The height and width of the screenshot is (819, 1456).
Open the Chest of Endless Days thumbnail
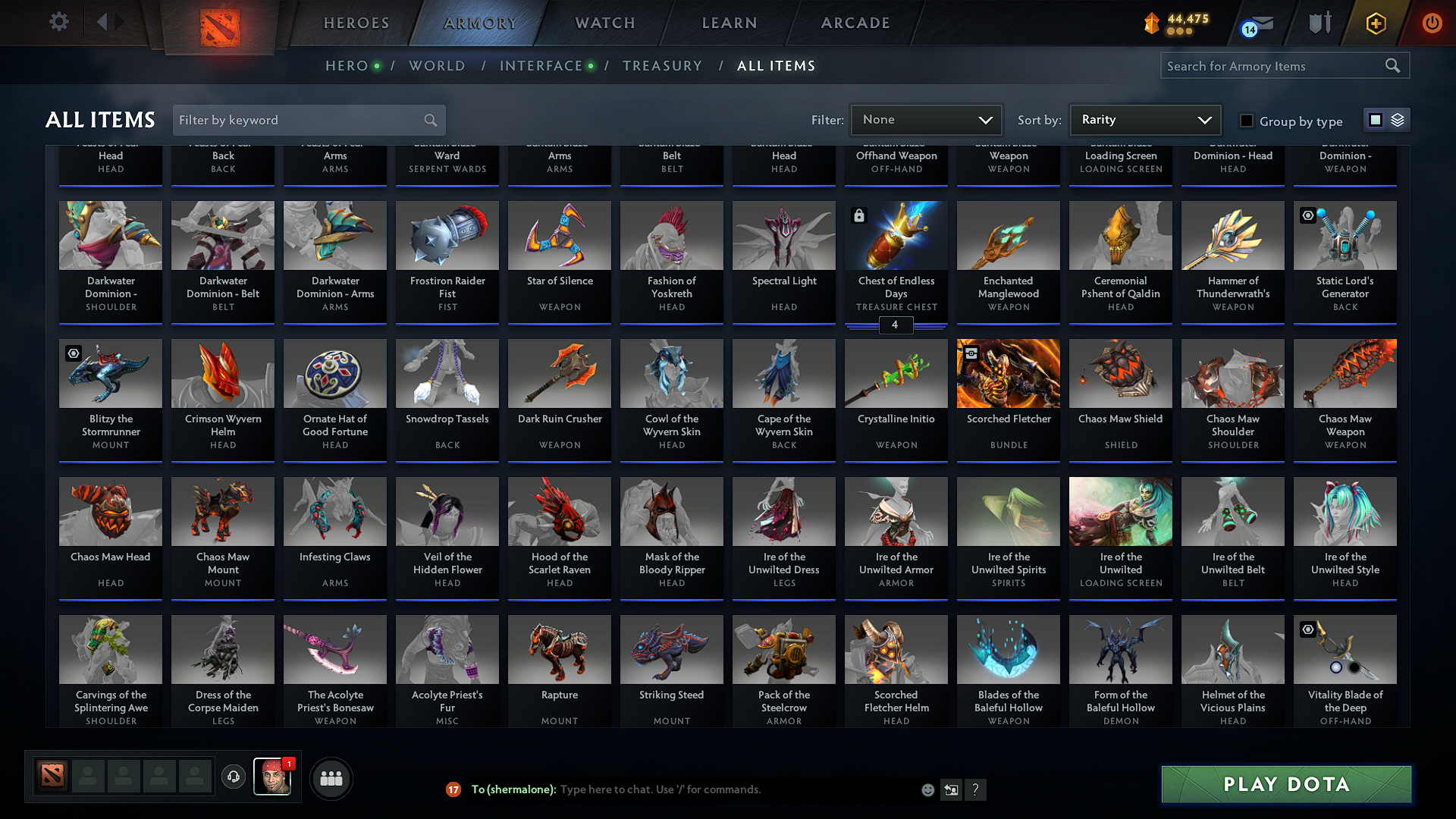(x=896, y=235)
